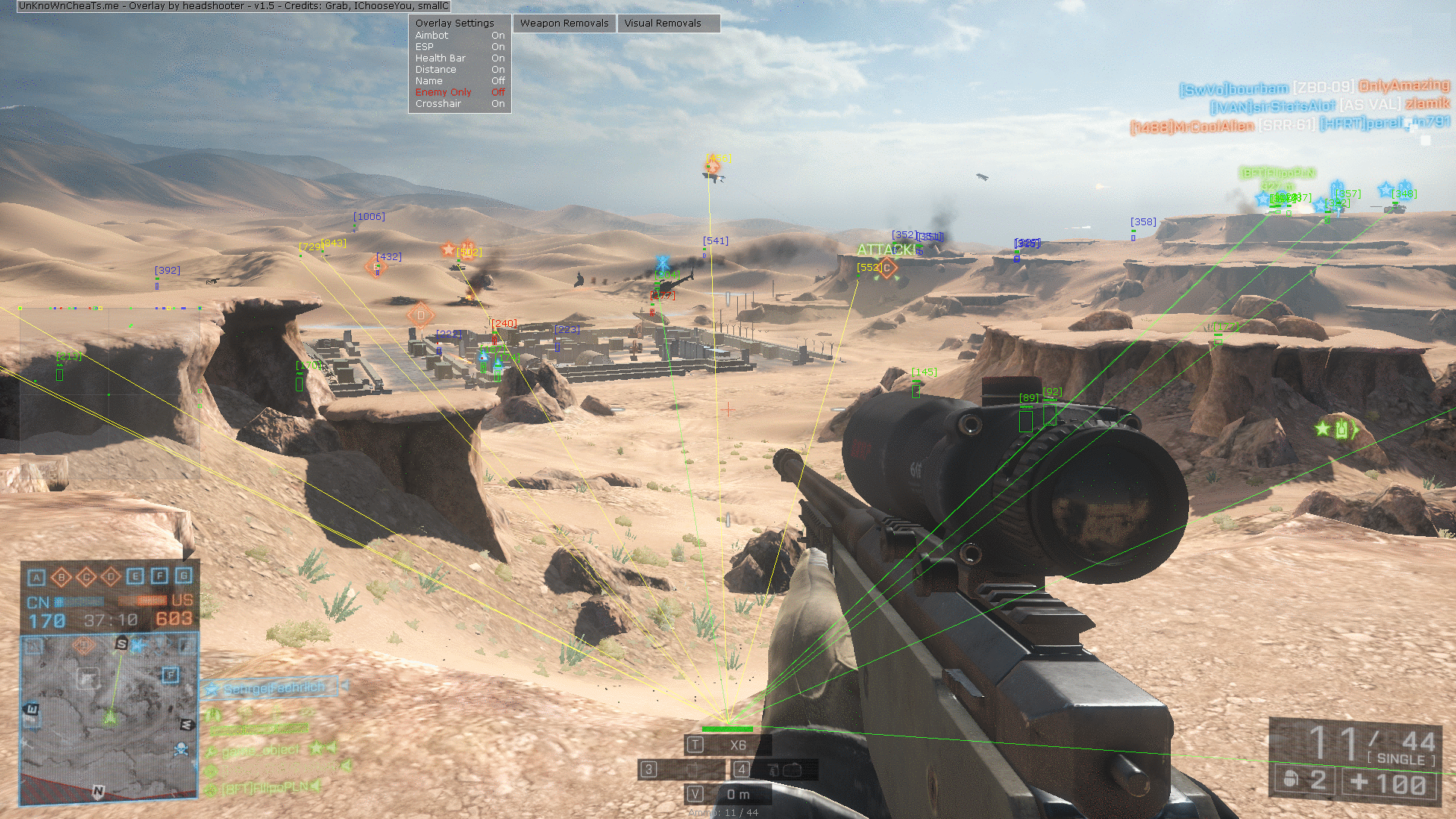Select squad member [BFT]FilipoPLN in the list
1456x819 pixels.
(x=265, y=789)
